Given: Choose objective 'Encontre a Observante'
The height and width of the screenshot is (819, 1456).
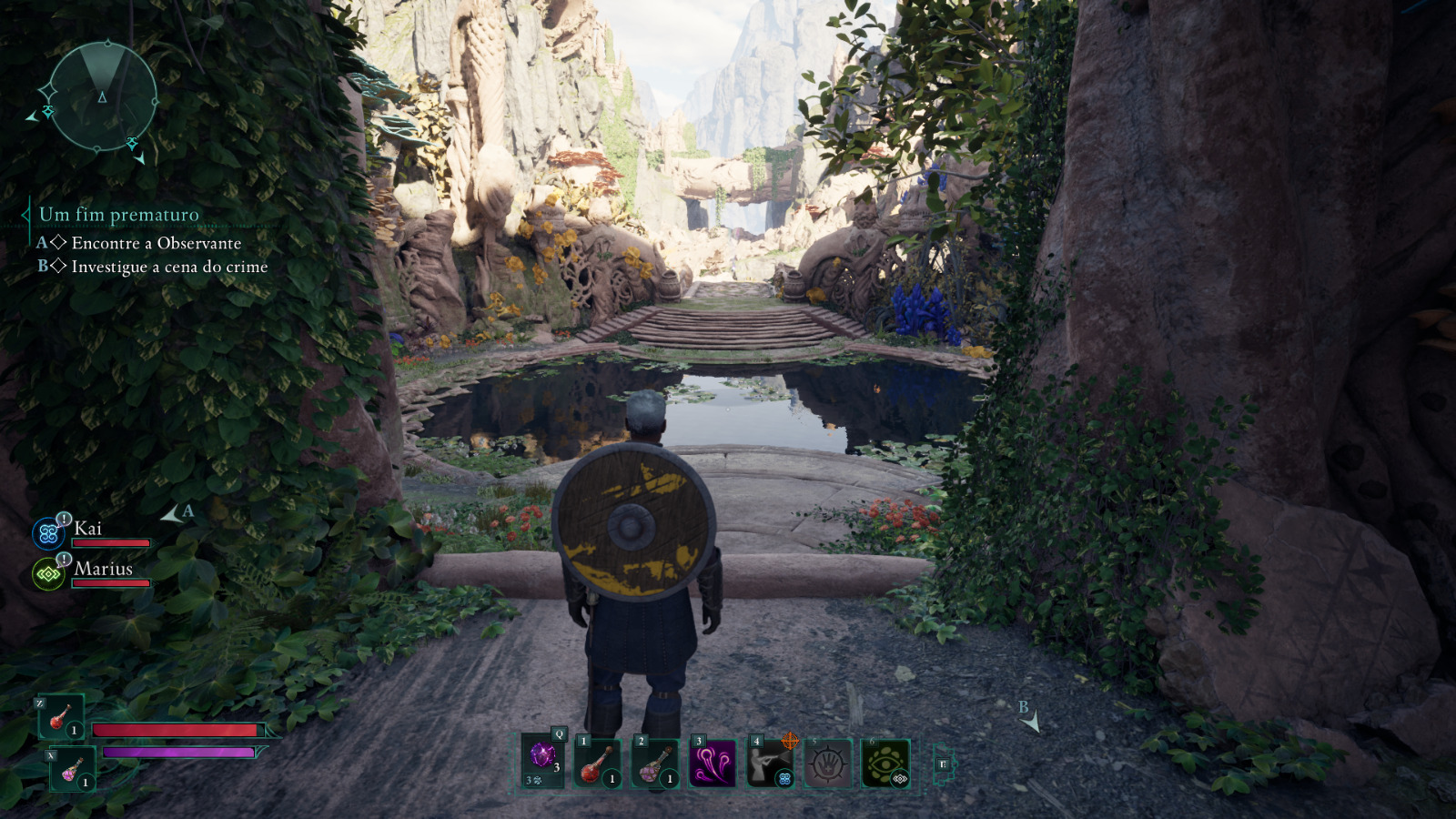Looking at the screenshot, I should (x=156, y=243).
